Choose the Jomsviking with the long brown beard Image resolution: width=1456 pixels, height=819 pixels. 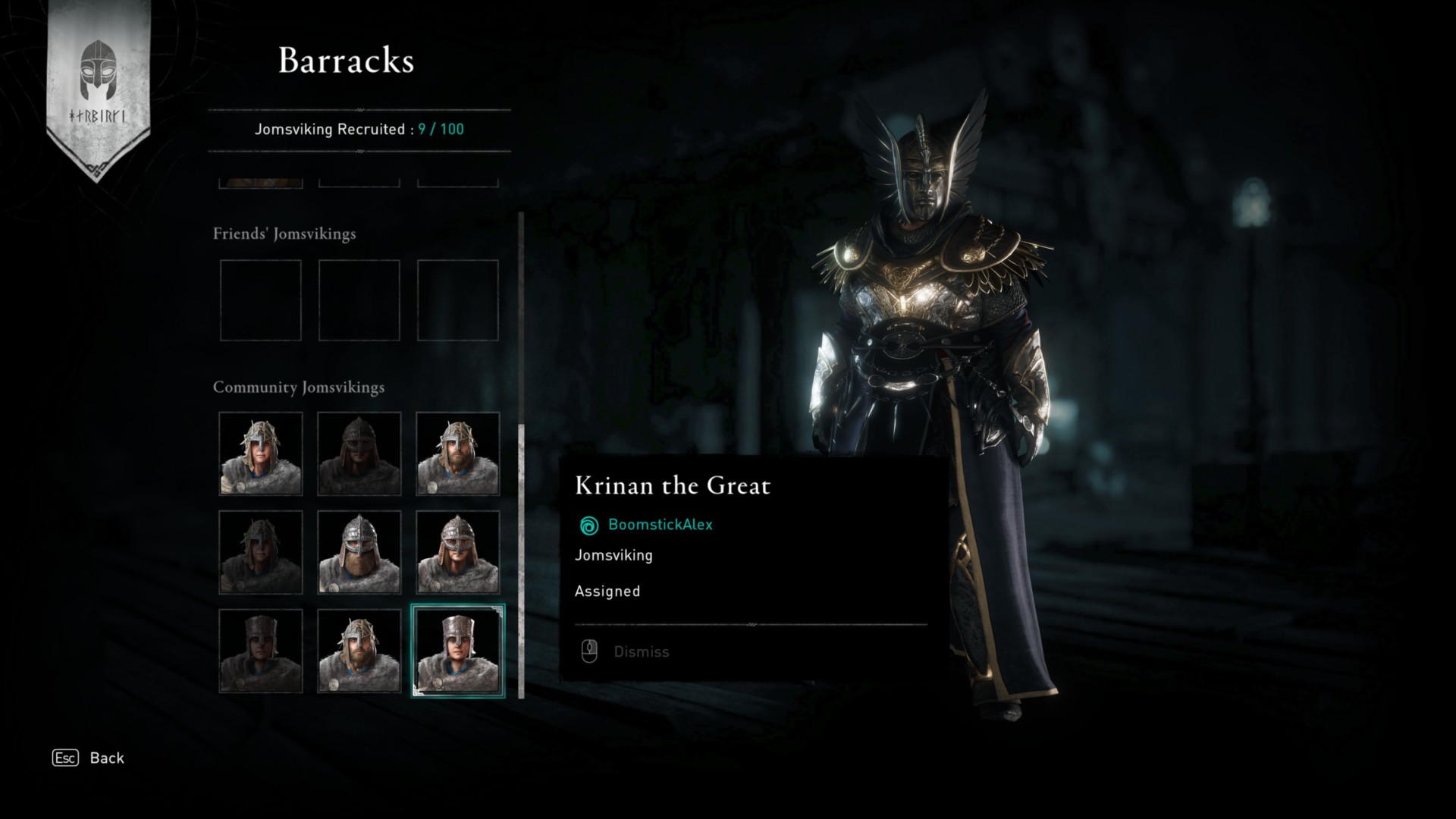click(359, 552)
